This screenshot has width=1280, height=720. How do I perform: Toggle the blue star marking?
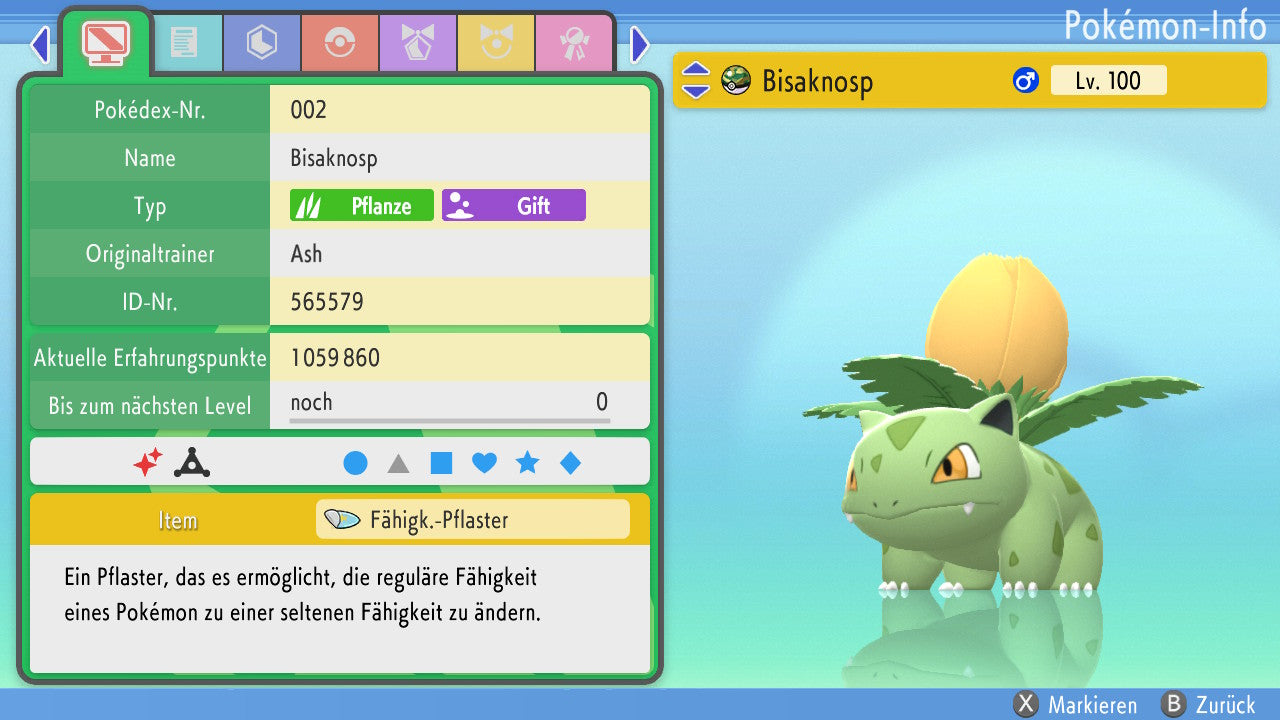pyautogui.click(x=527, y=463)
